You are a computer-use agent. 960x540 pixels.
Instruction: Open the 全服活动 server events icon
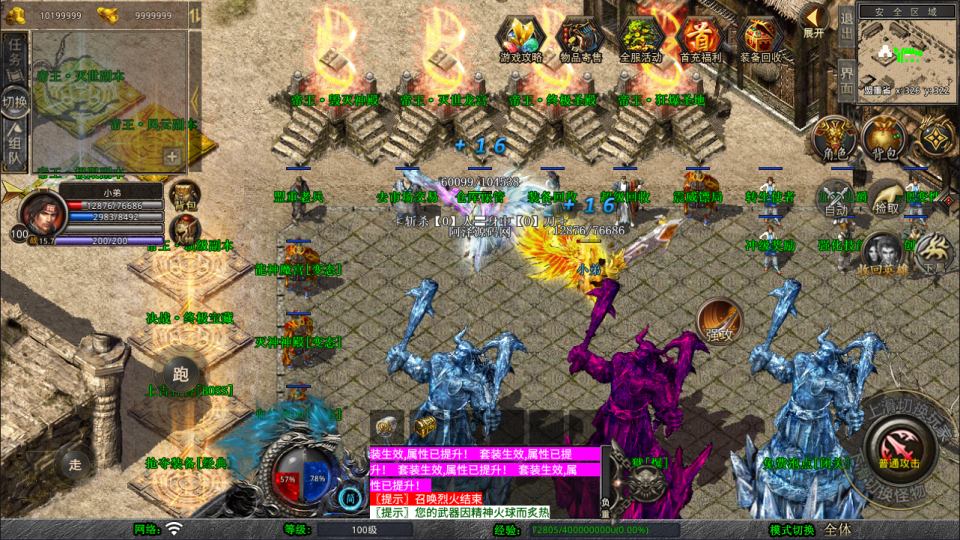tap(640, 38)
